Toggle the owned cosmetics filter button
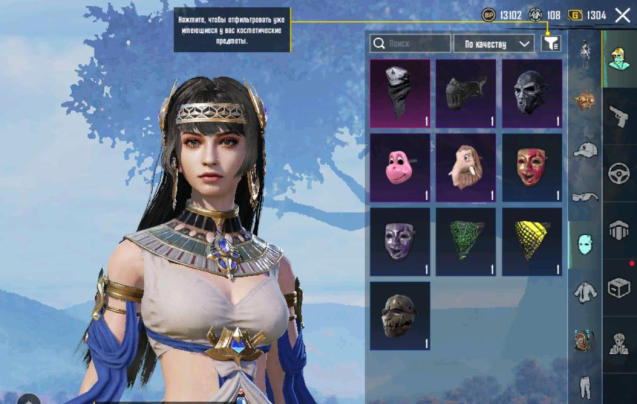 (x=550, y=44)
